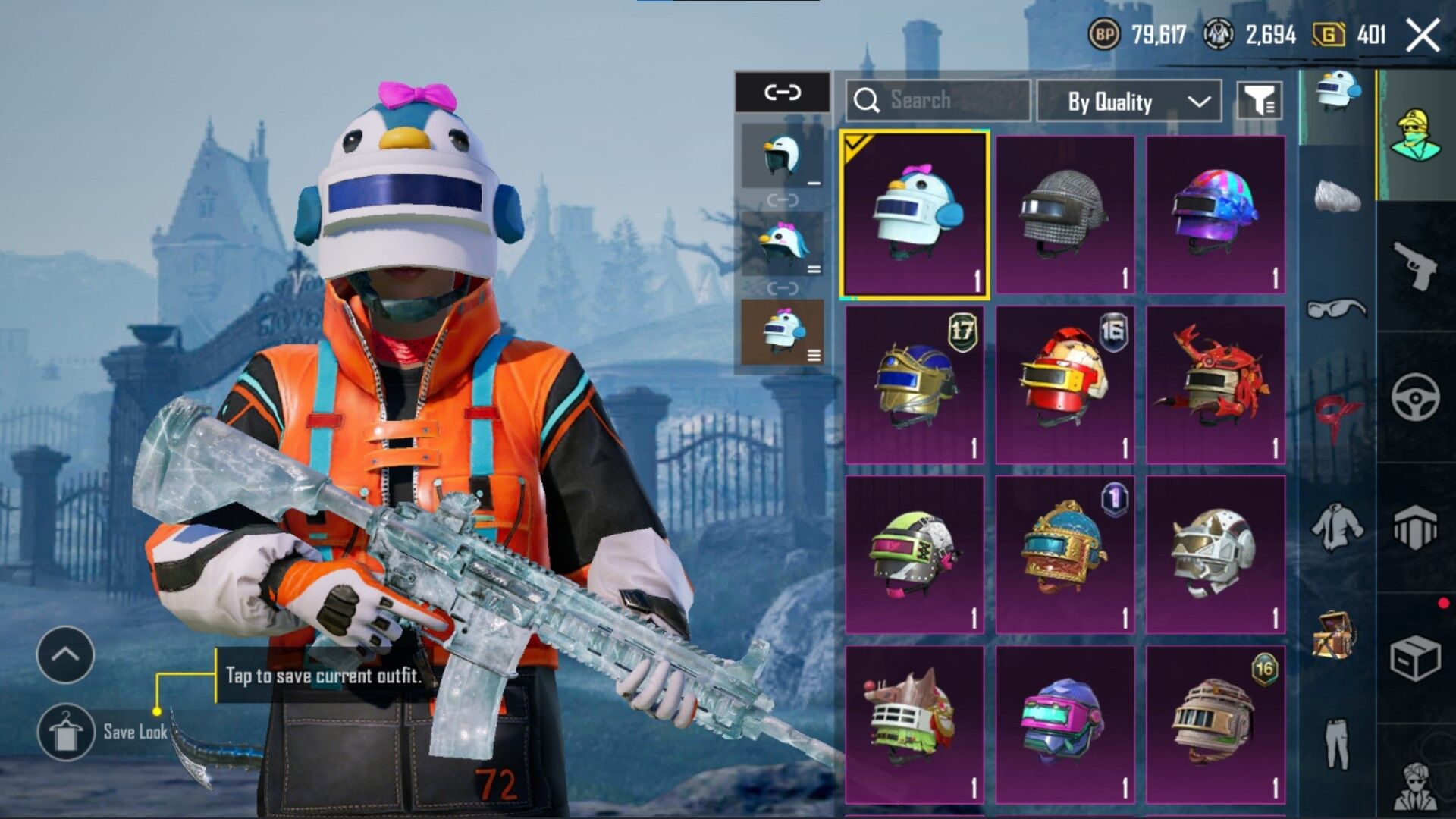Select the red crab helmet skin
The image size is (1456, 819).
tap(1215, 384)
